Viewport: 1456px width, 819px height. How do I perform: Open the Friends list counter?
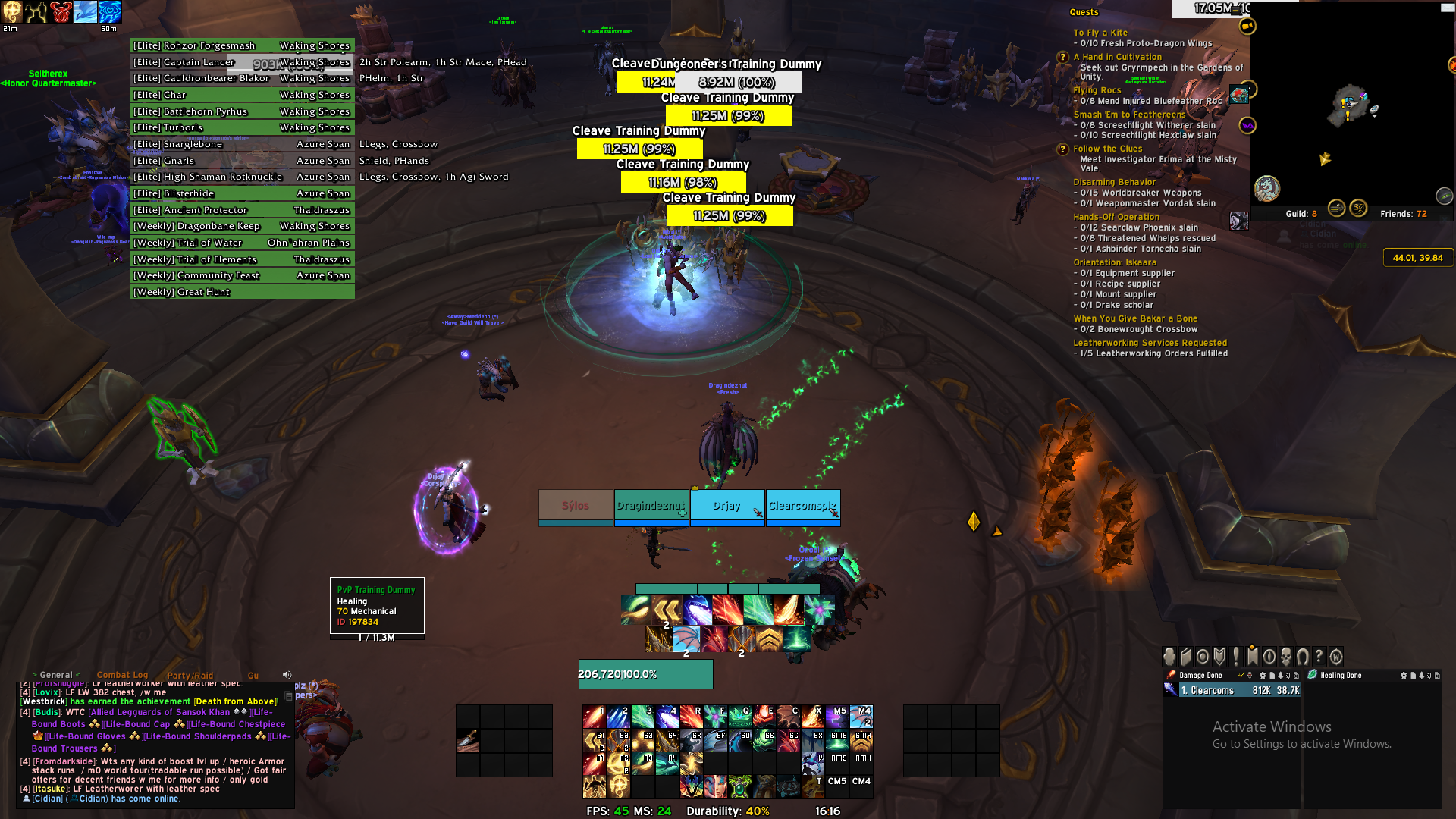[x=1403, y=214]
